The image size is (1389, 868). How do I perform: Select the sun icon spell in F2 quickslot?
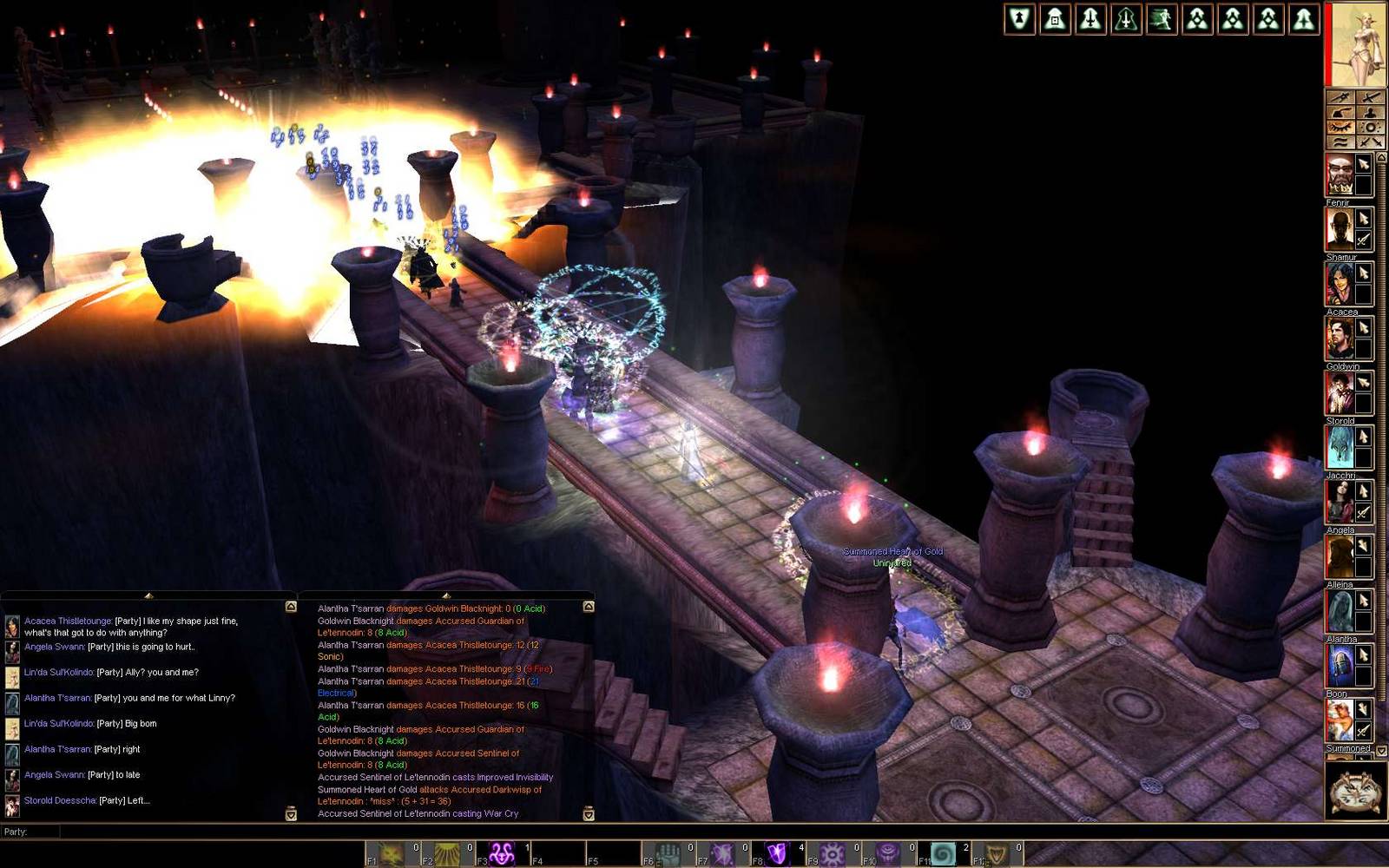[445, 853]
